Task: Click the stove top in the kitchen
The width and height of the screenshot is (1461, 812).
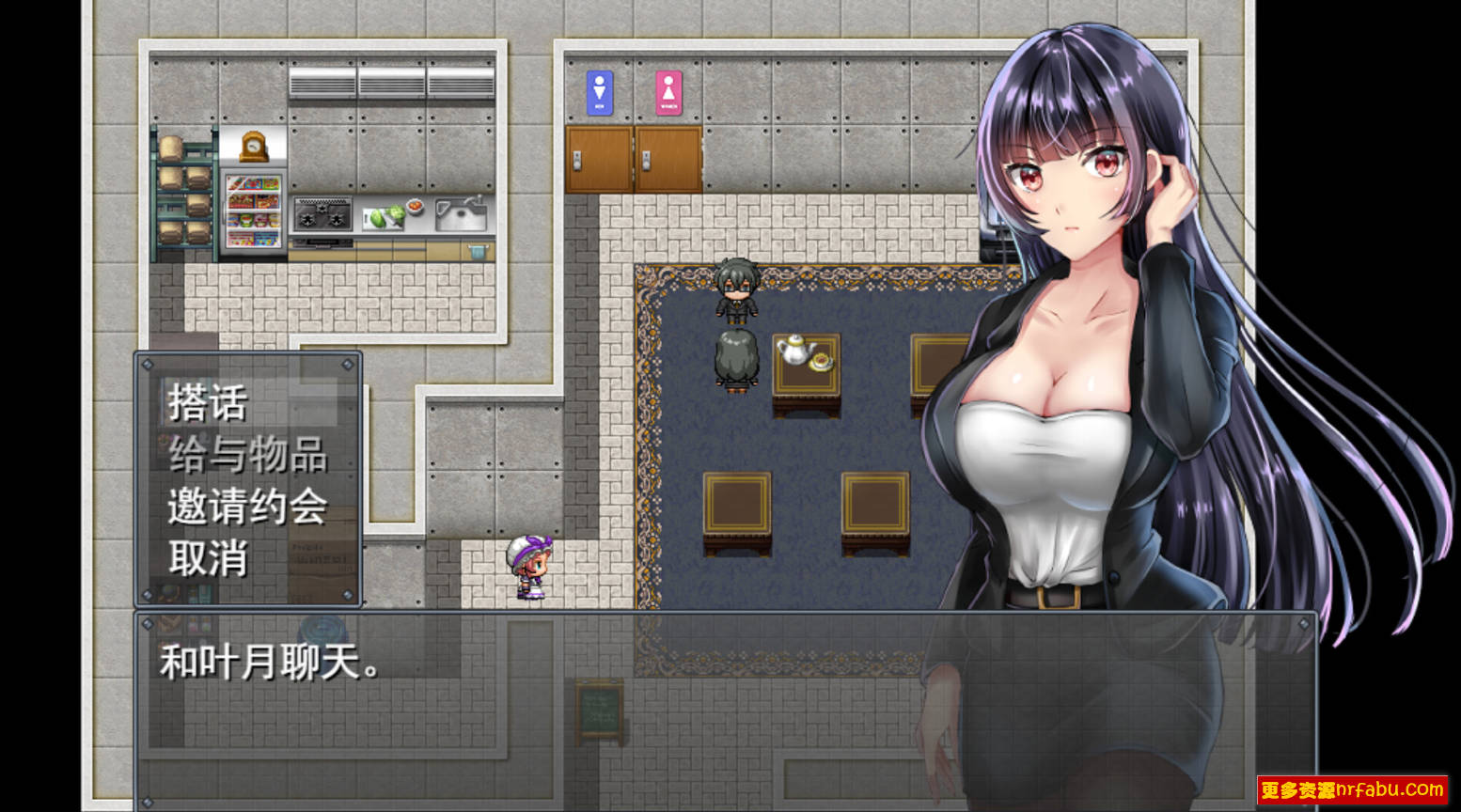Action: tap(322, 213)
